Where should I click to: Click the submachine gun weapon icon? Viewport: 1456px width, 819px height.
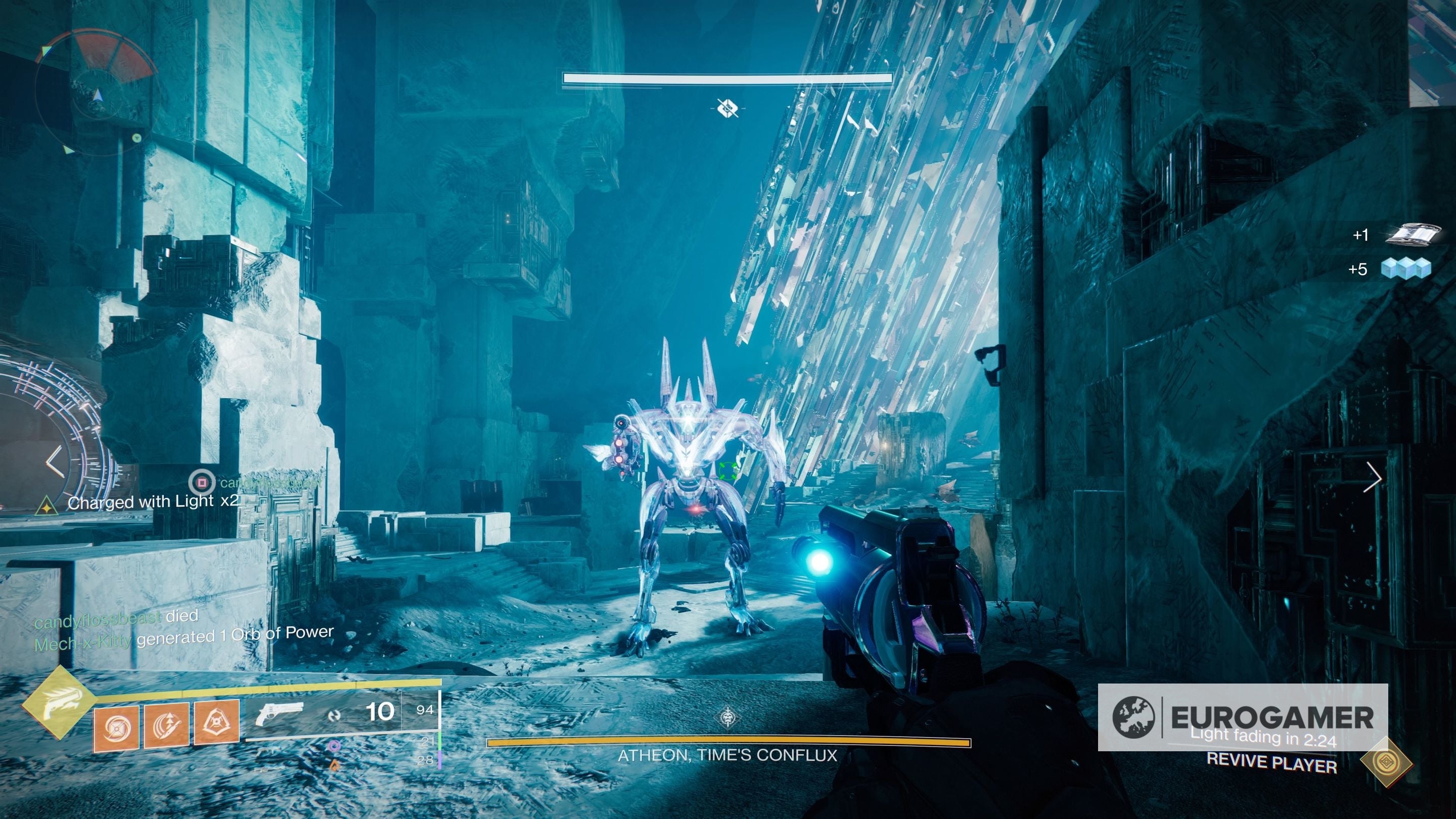point(268,752)
